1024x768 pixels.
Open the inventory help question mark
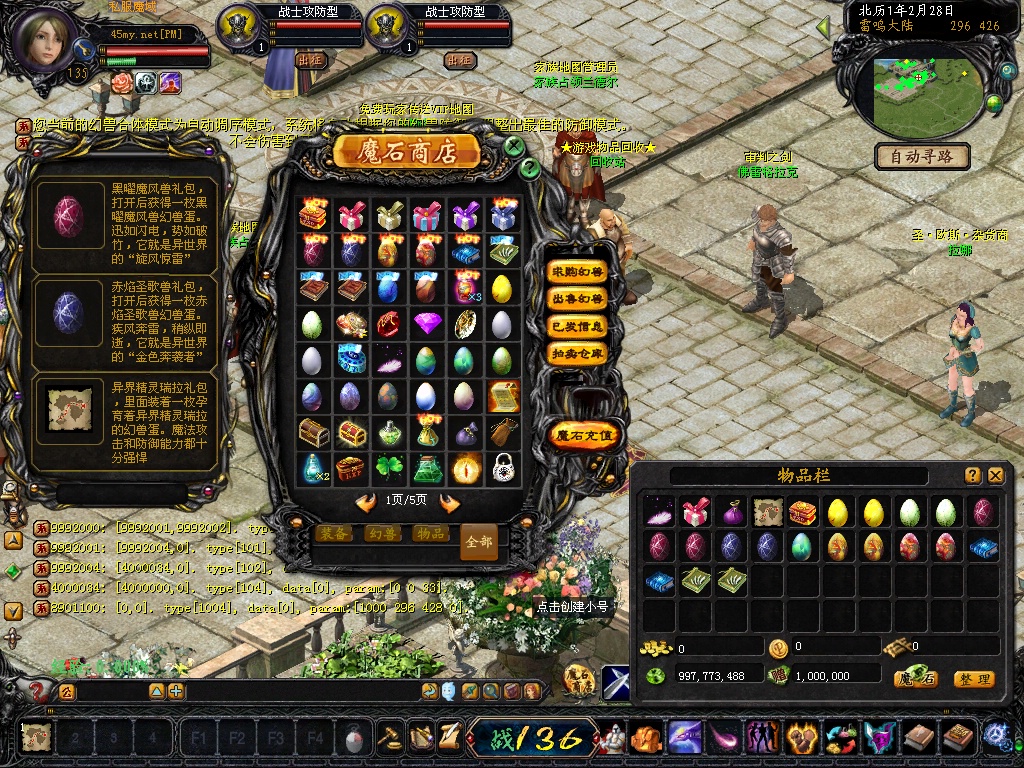coord(972,476)
